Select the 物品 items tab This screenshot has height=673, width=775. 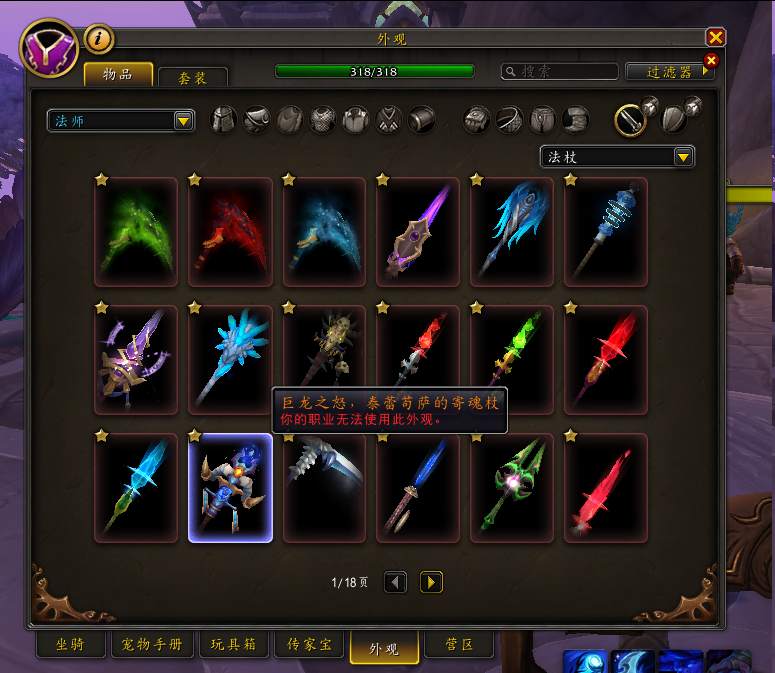coord(118,75)
